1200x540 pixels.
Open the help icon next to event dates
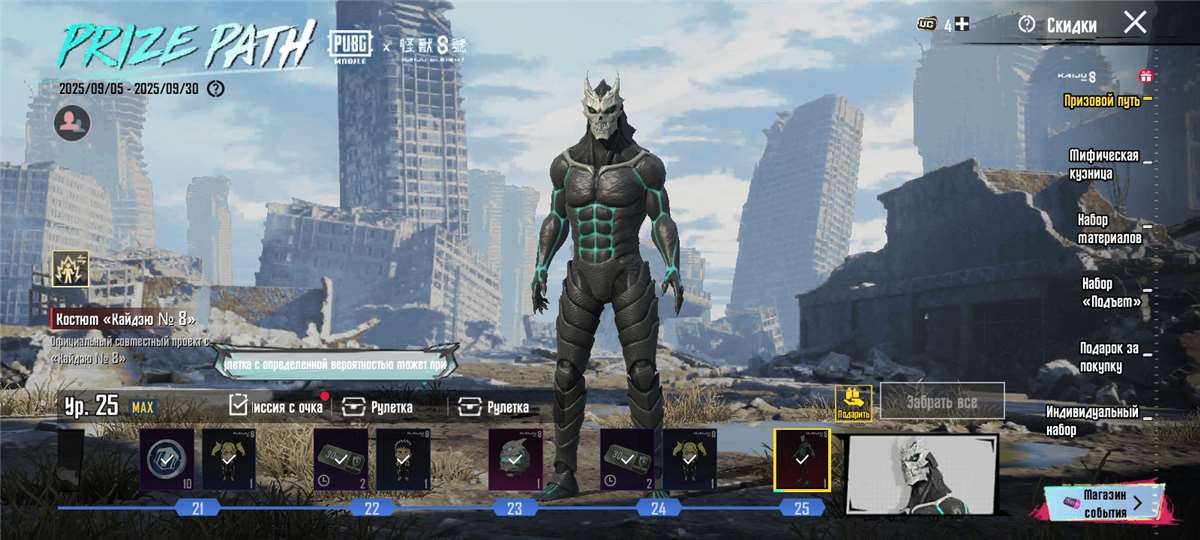[215, 89]
